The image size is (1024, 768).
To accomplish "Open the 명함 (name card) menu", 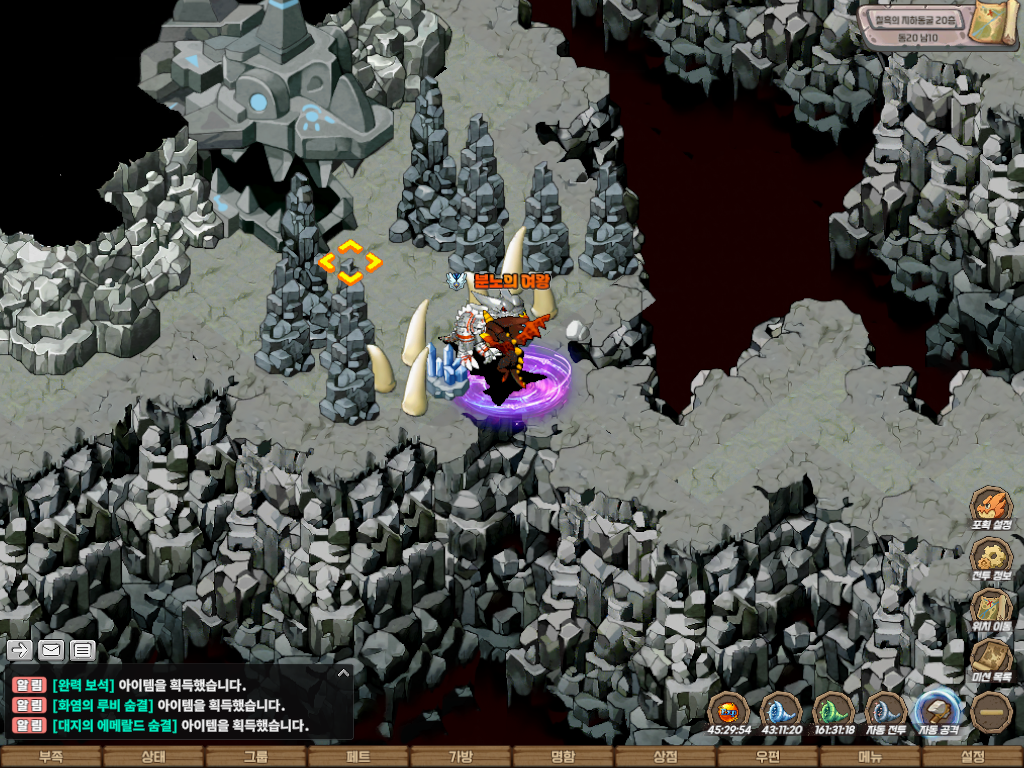I will 563,757.
